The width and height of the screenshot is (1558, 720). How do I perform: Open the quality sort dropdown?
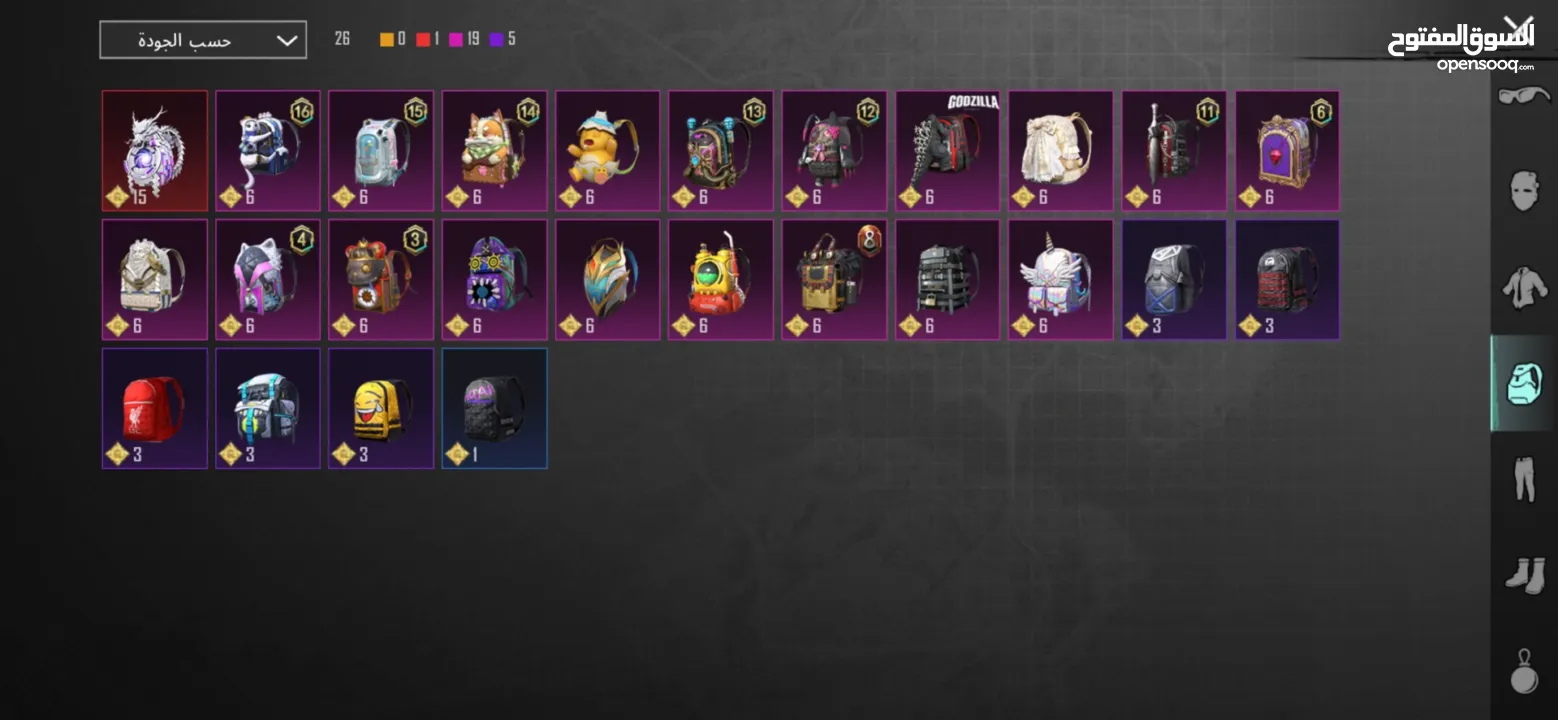[x=203, y=40]
